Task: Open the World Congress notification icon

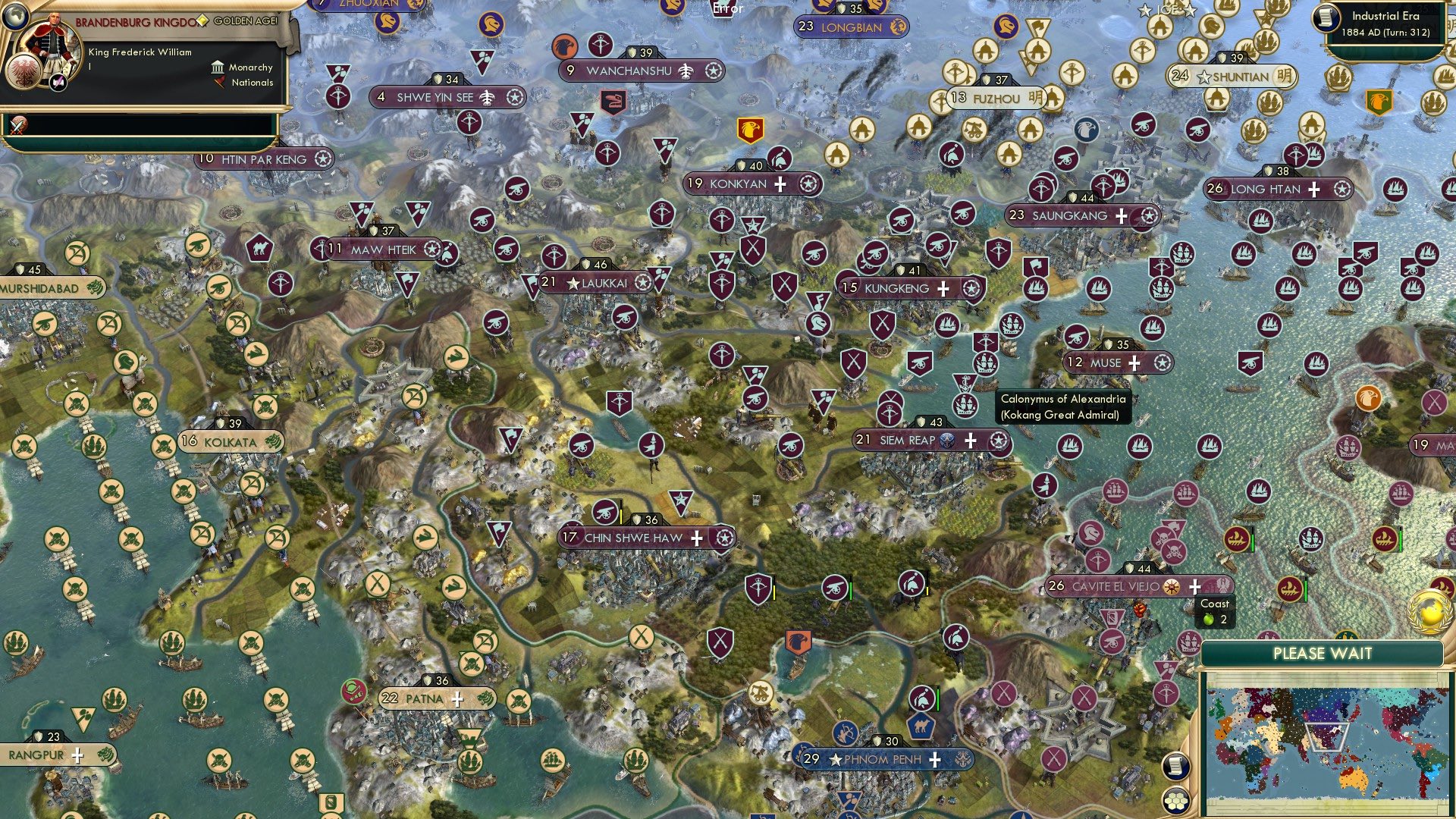Action: (1429, 610)
